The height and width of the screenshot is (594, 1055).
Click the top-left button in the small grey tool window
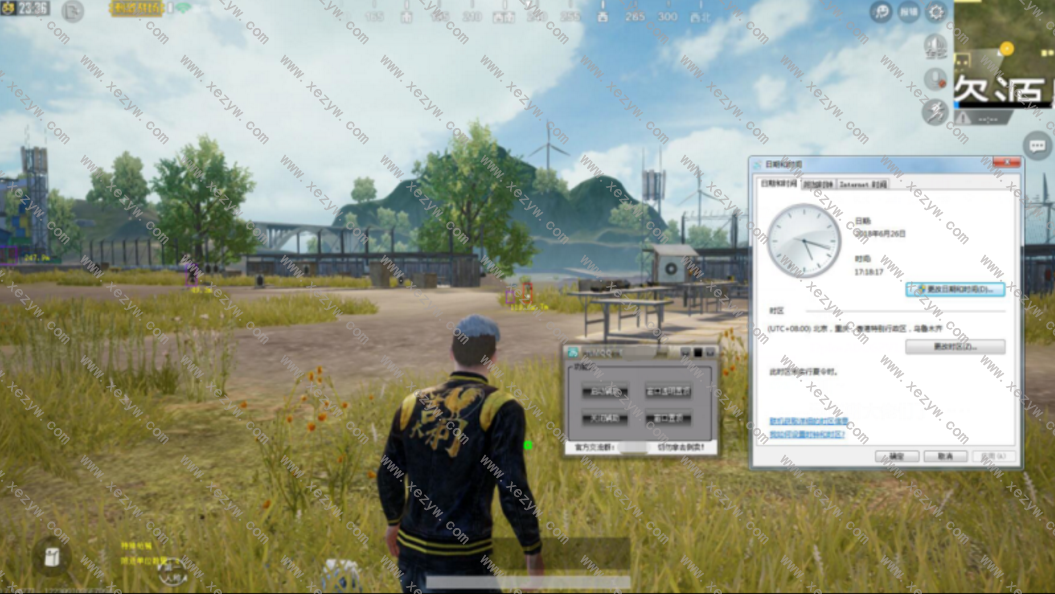point(604,391)
